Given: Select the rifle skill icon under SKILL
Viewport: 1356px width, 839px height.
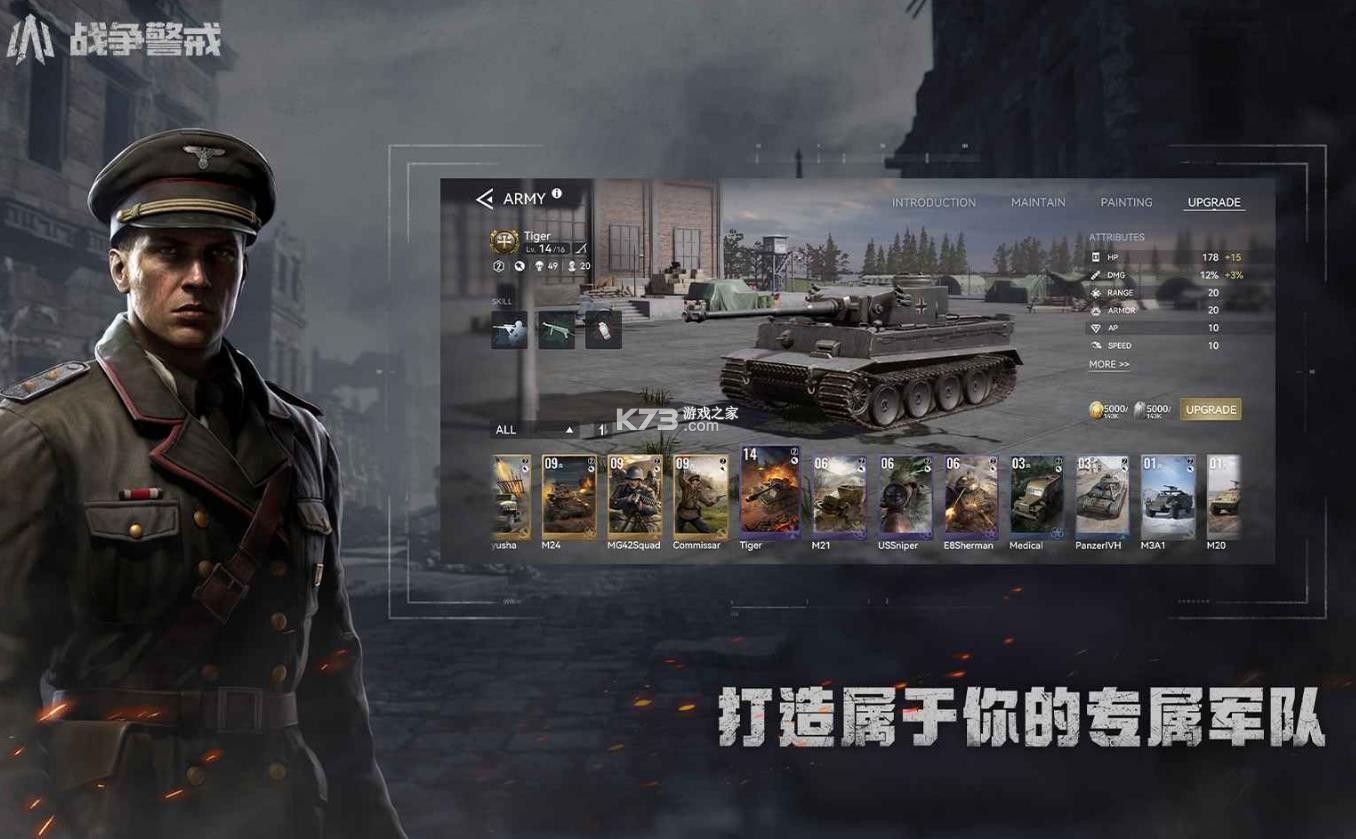Looking at the screenshot, I should tap(508, 329).
